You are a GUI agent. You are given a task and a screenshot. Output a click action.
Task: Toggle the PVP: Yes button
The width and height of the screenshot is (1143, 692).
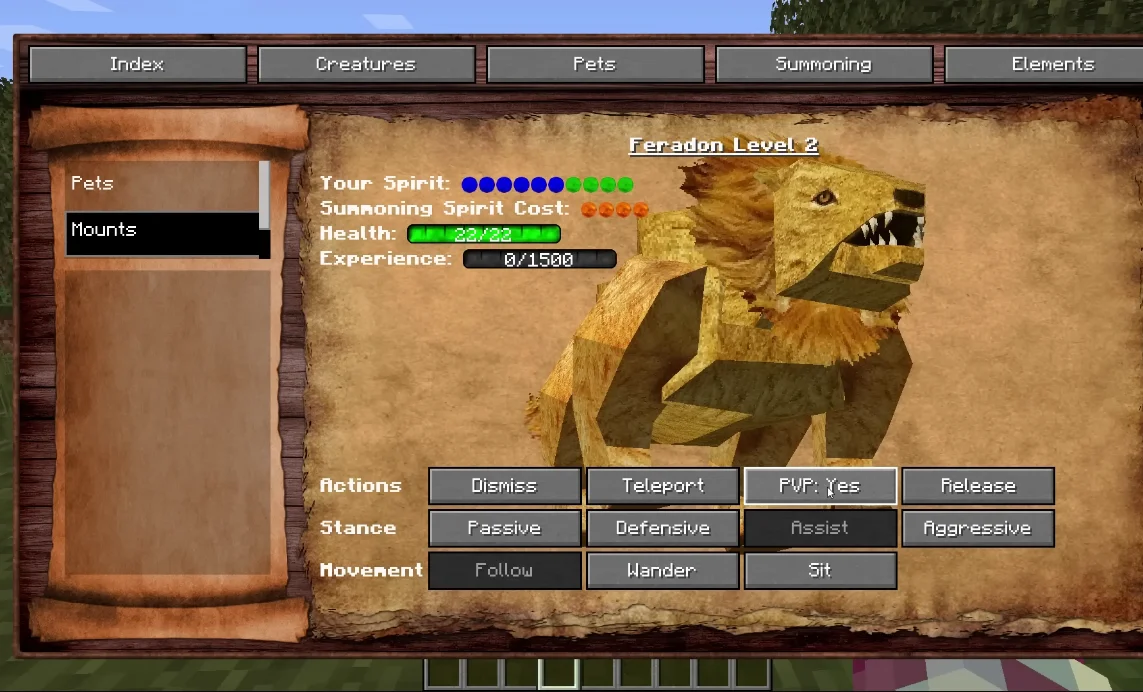point(820,486)
